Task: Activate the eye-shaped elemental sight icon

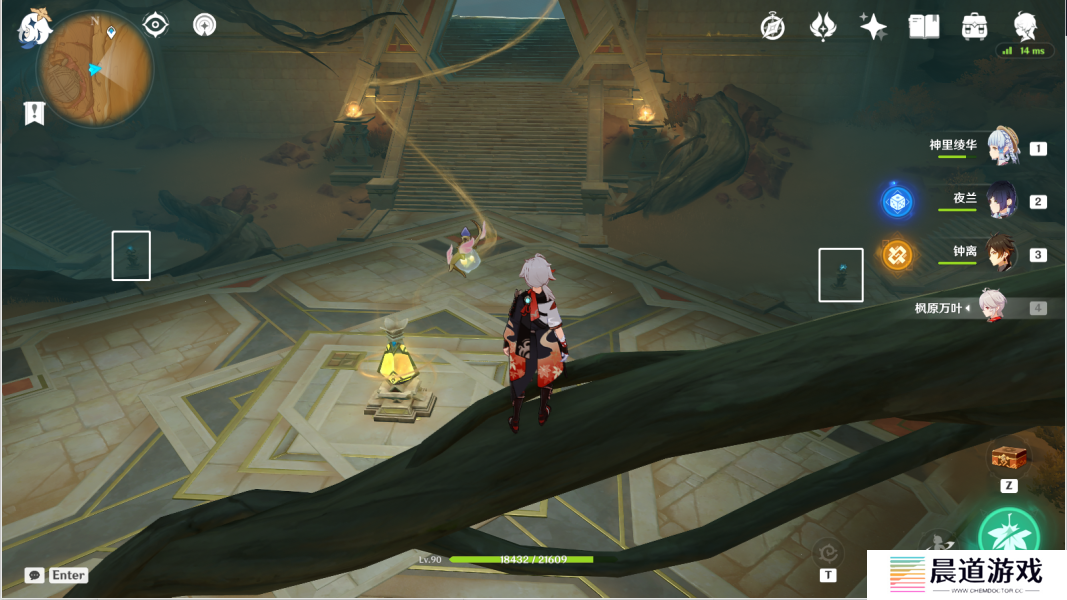Action: 156,25
